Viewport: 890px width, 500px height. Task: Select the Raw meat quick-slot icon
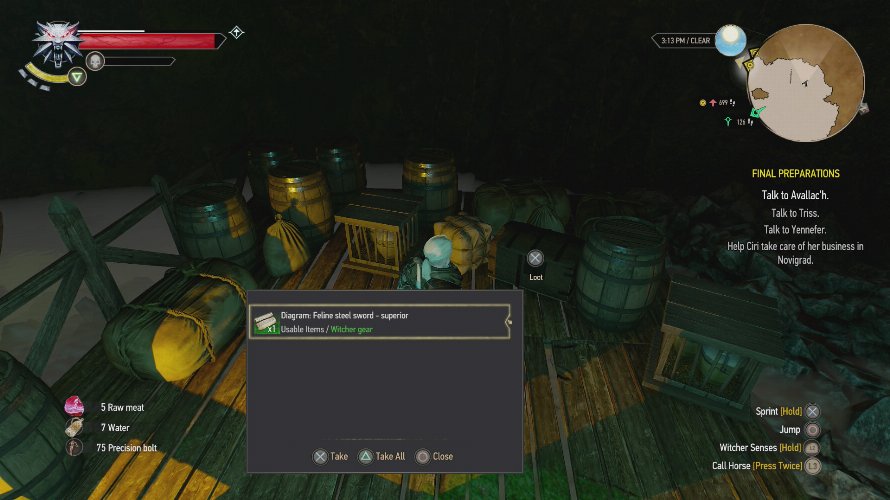coord(75,407)
